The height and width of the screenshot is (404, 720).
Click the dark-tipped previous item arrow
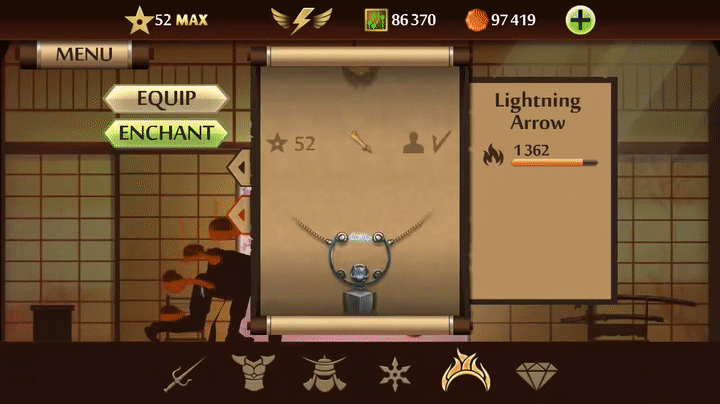[x=240, y=164]
